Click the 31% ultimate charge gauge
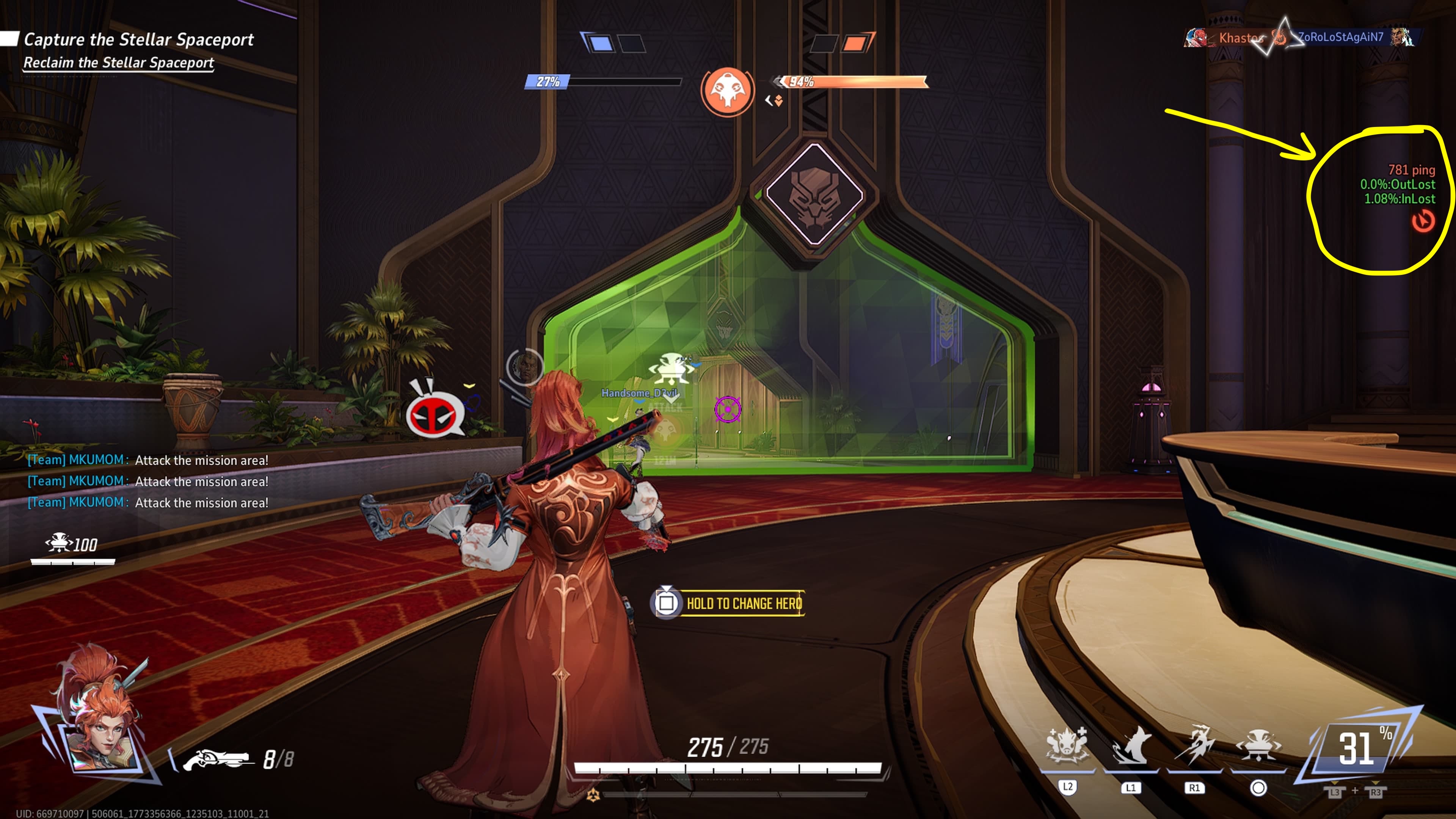The image size is (1456, 819). pyautogui.click(x=1357, y=749)
